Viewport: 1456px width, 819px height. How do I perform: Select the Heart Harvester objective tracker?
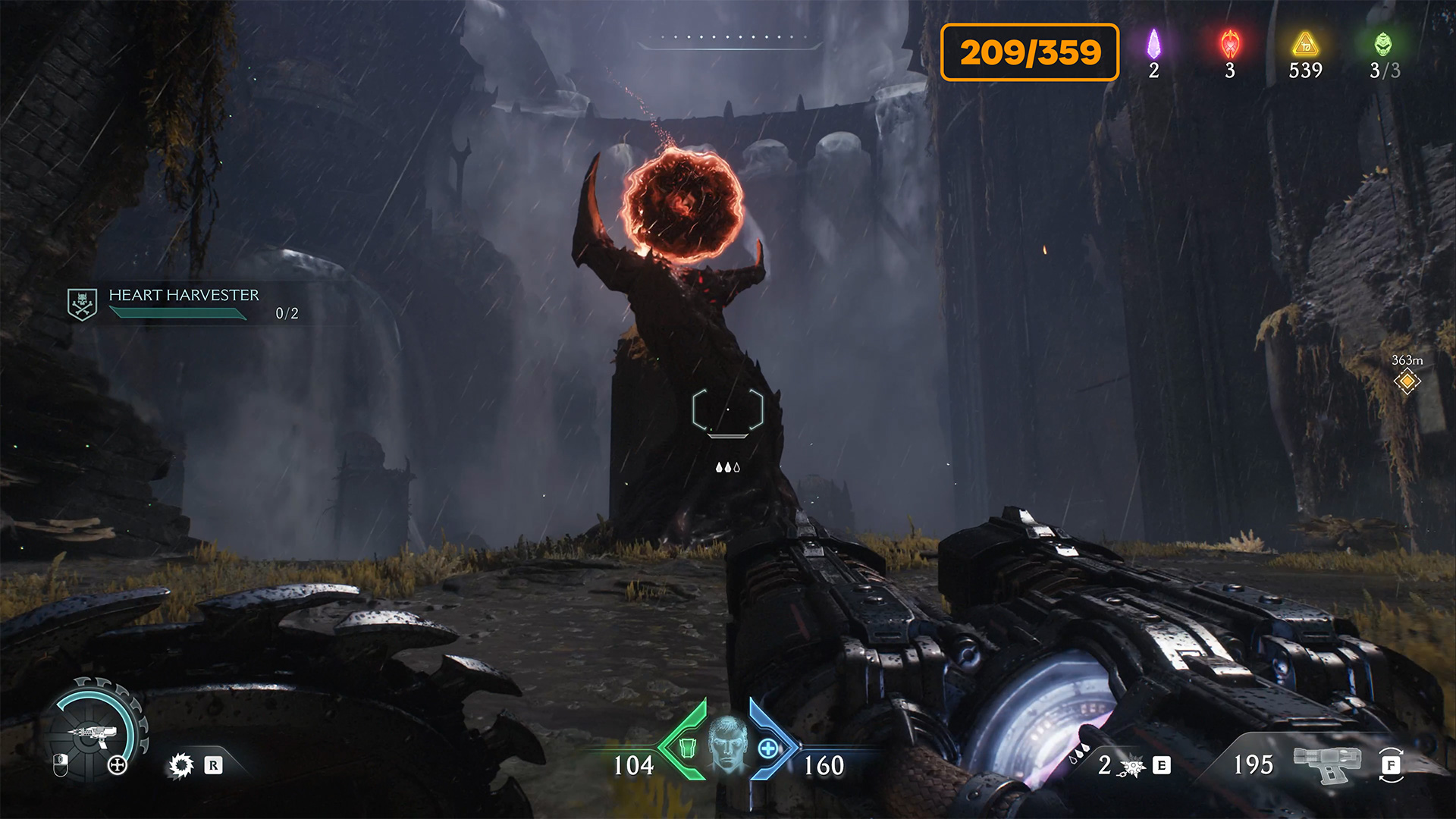[184, 303]
